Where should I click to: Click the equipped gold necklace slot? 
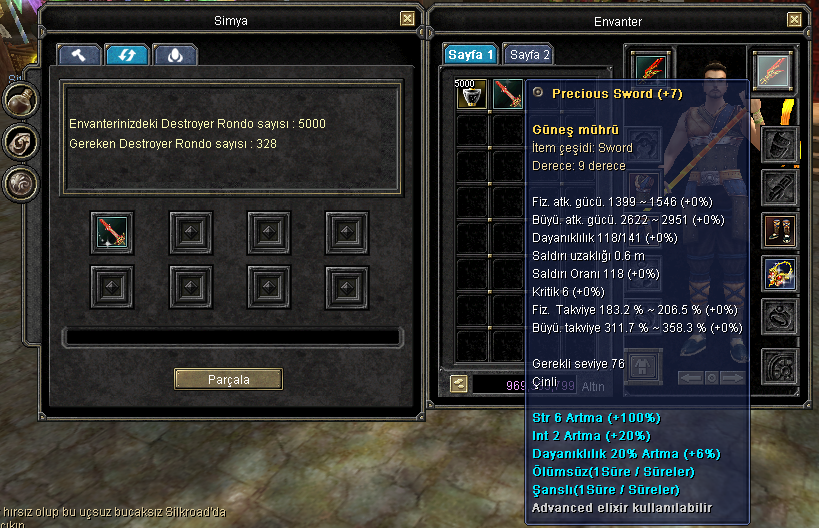(x=778, y=273)
